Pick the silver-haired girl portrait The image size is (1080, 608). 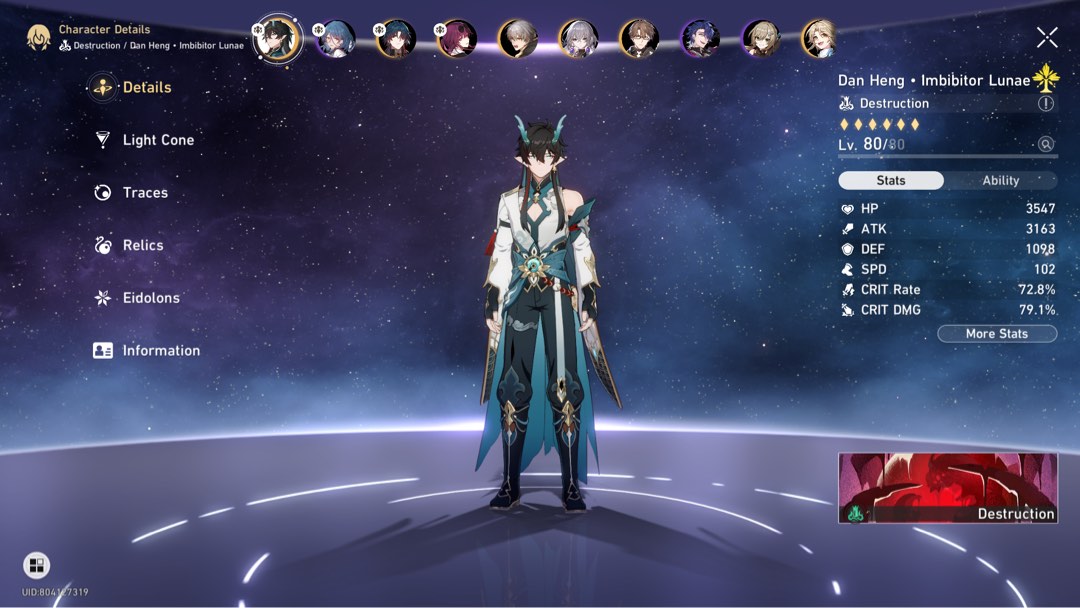pos(578,39)
